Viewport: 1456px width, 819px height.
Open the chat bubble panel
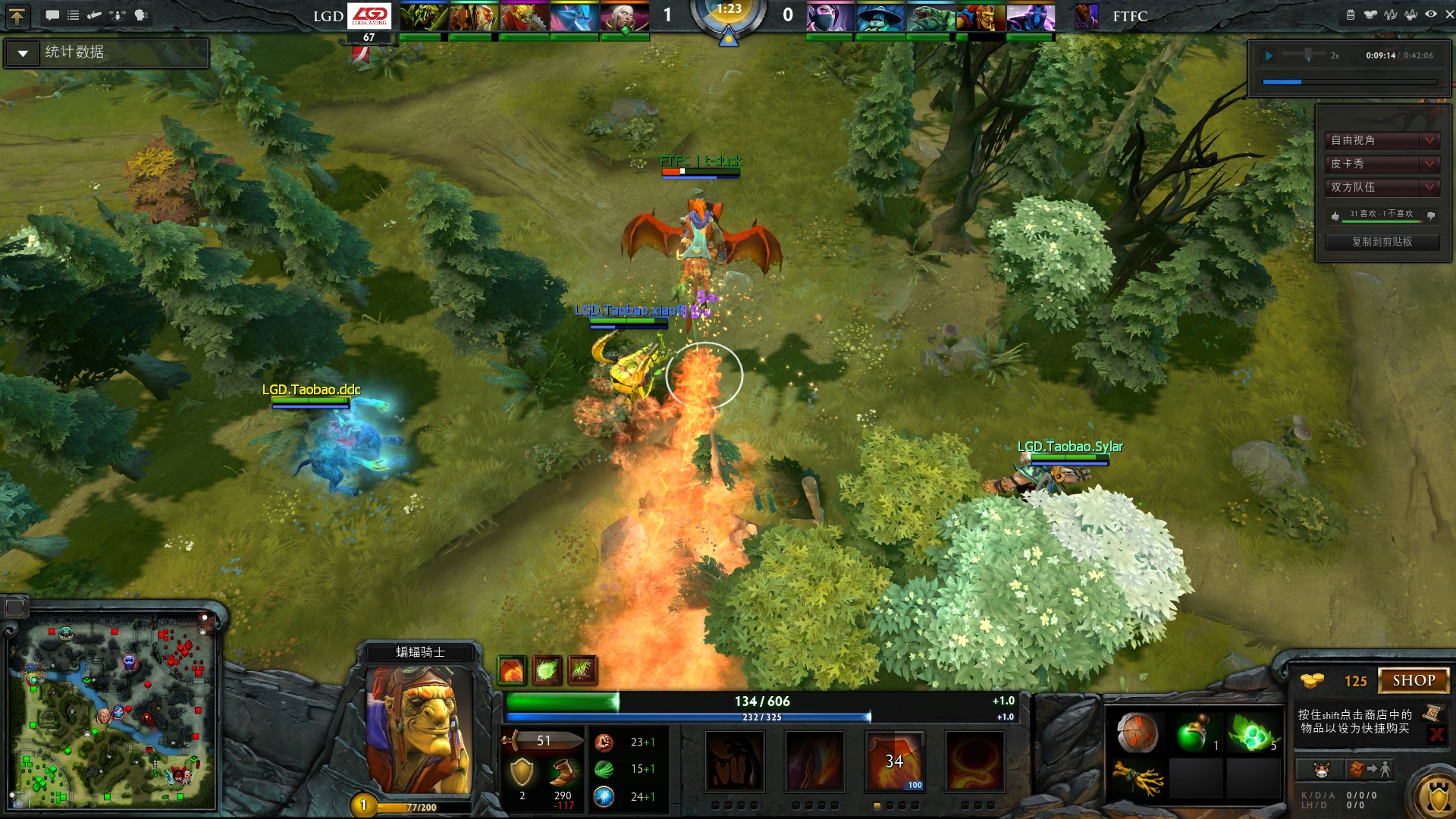[x=52, y=14]
